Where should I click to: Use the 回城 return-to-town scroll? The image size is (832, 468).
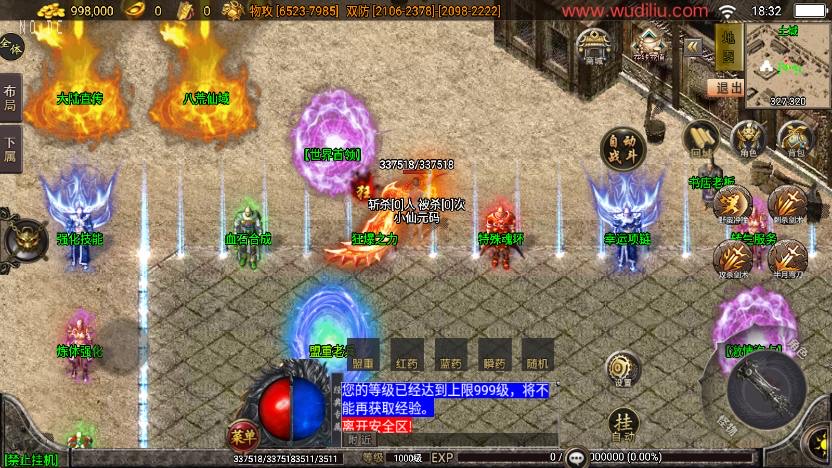click(x=701, y=138)
